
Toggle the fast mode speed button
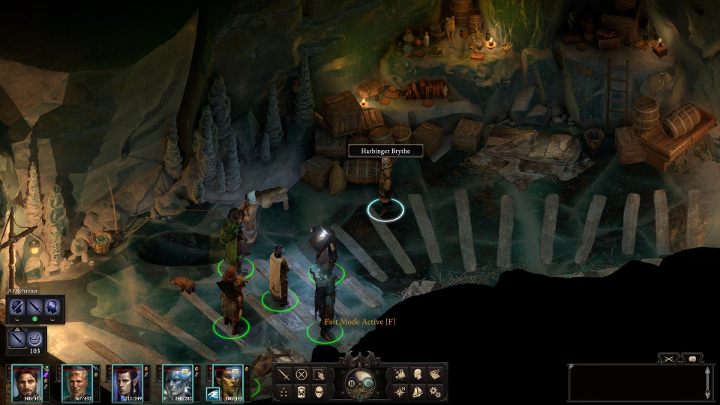coord(369,382)
